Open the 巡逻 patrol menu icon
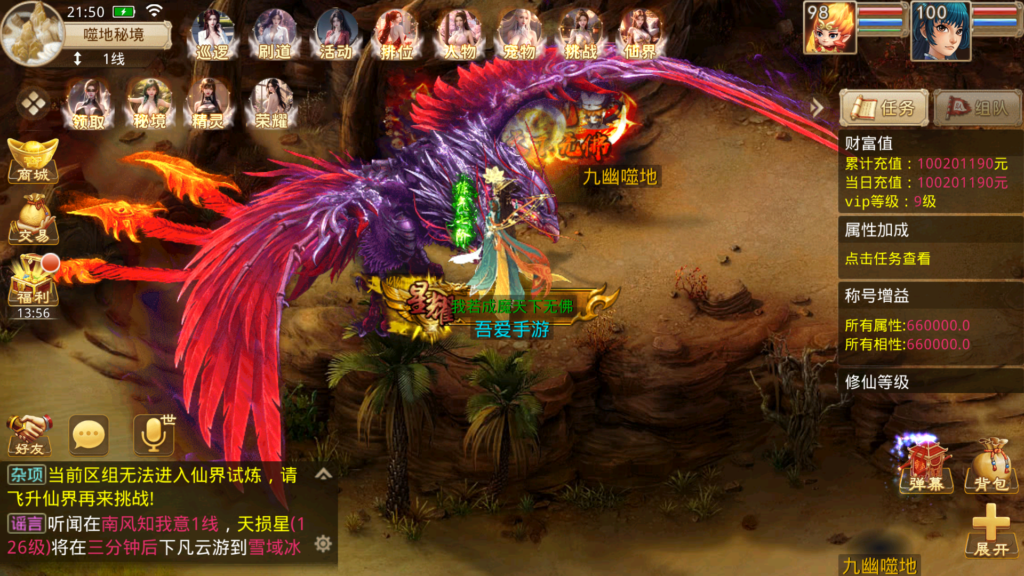 pos(213,33)
